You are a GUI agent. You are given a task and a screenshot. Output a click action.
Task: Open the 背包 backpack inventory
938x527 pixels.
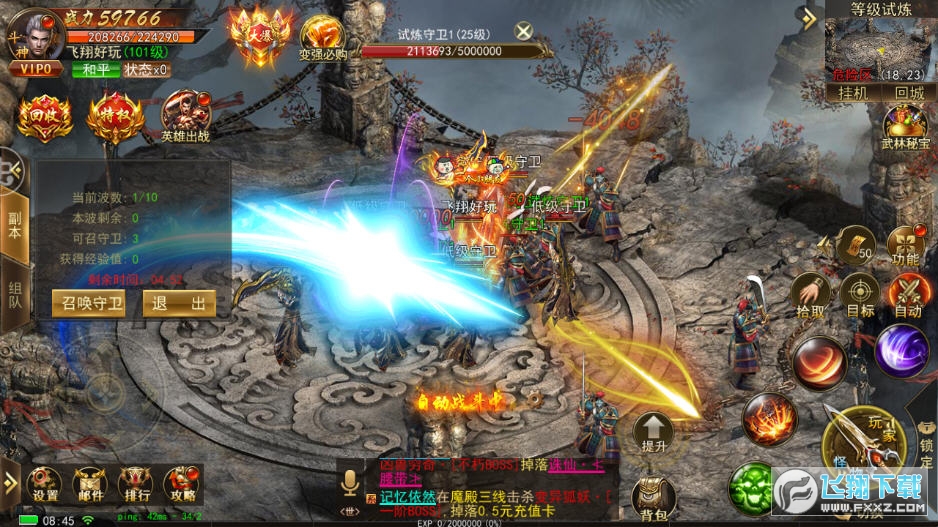(656, 496)
